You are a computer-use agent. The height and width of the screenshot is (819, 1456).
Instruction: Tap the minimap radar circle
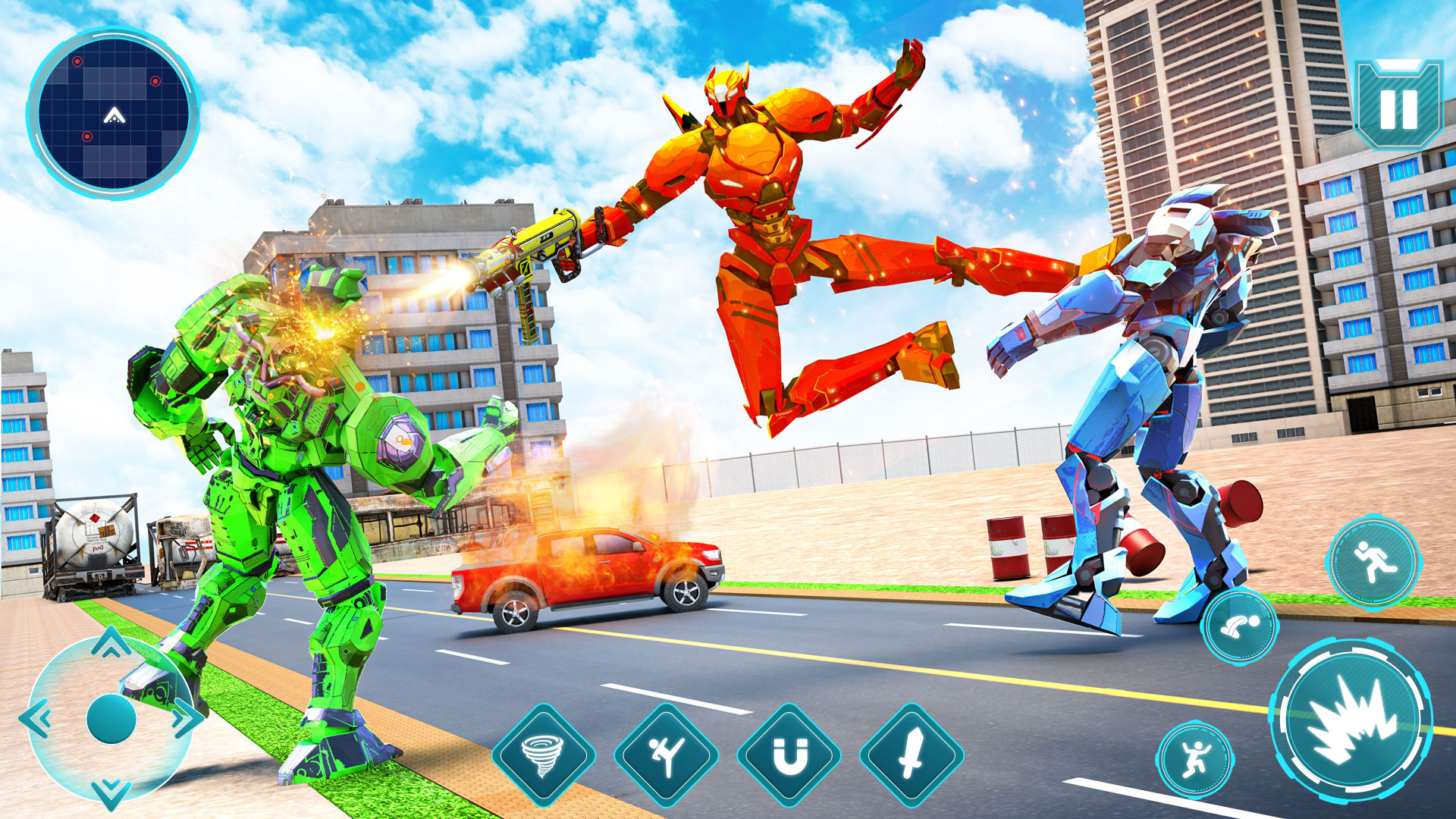114,101
